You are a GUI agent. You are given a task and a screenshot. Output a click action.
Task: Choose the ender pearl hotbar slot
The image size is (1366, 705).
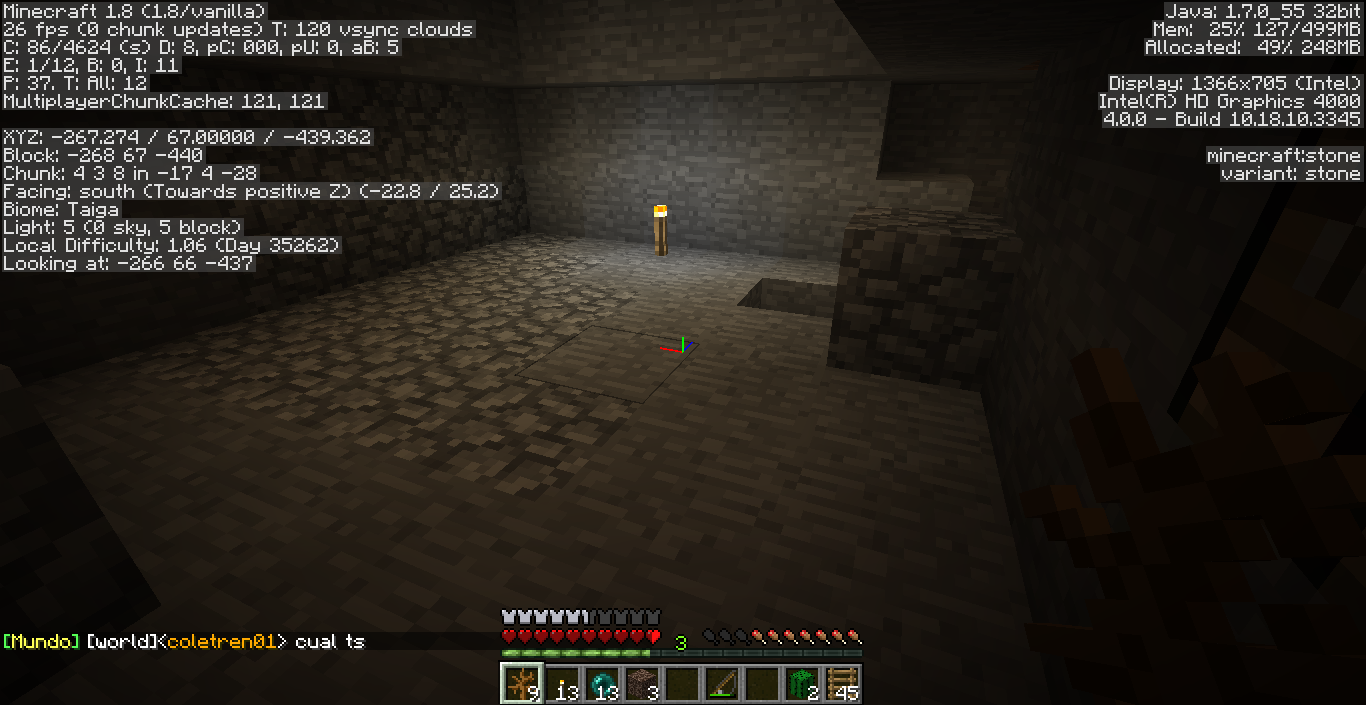click(x=601, y=683)
